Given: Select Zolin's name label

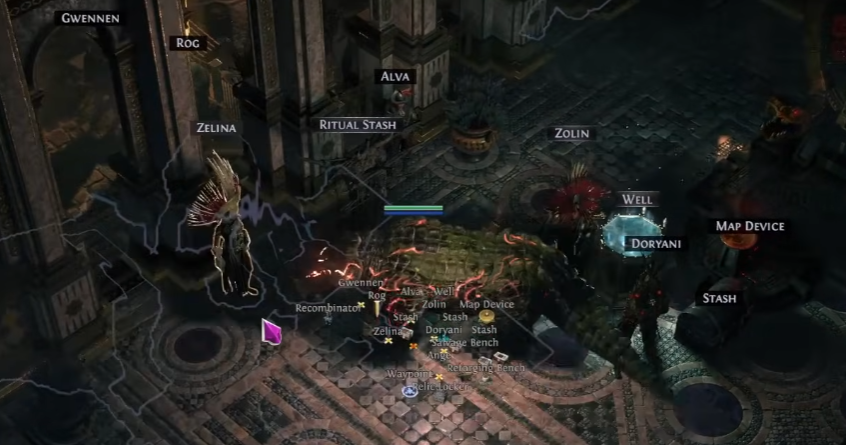Looking at the screenshot, I should [x=572, y=133].
